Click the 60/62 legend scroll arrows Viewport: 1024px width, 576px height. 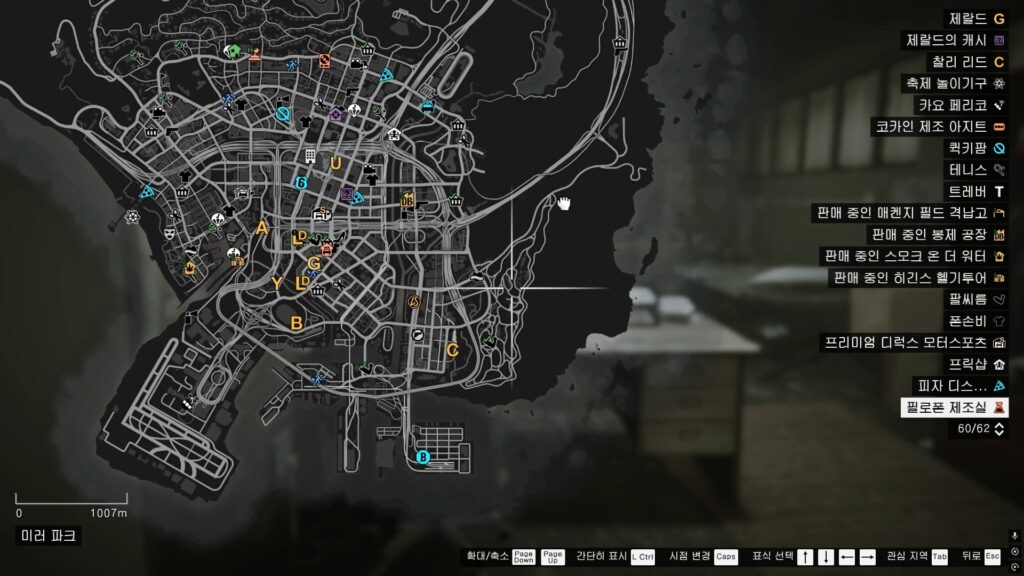998,429
